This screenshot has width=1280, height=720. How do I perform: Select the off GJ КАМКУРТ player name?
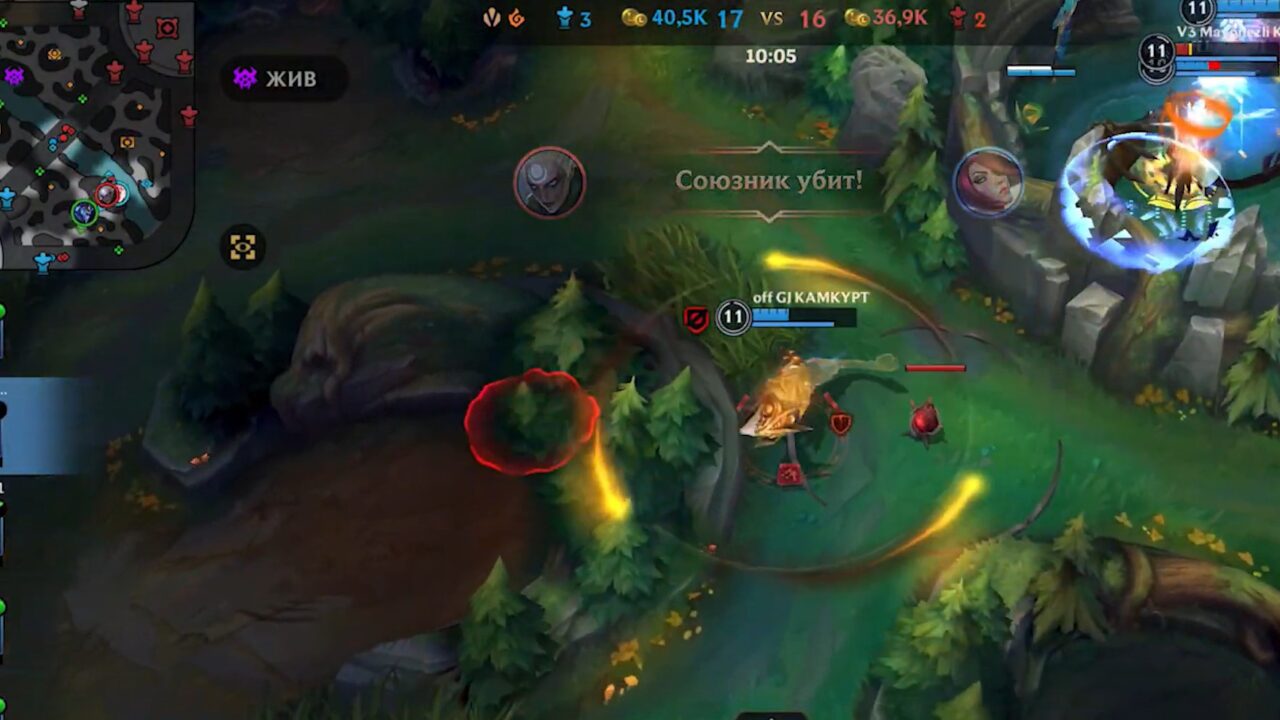813,296
